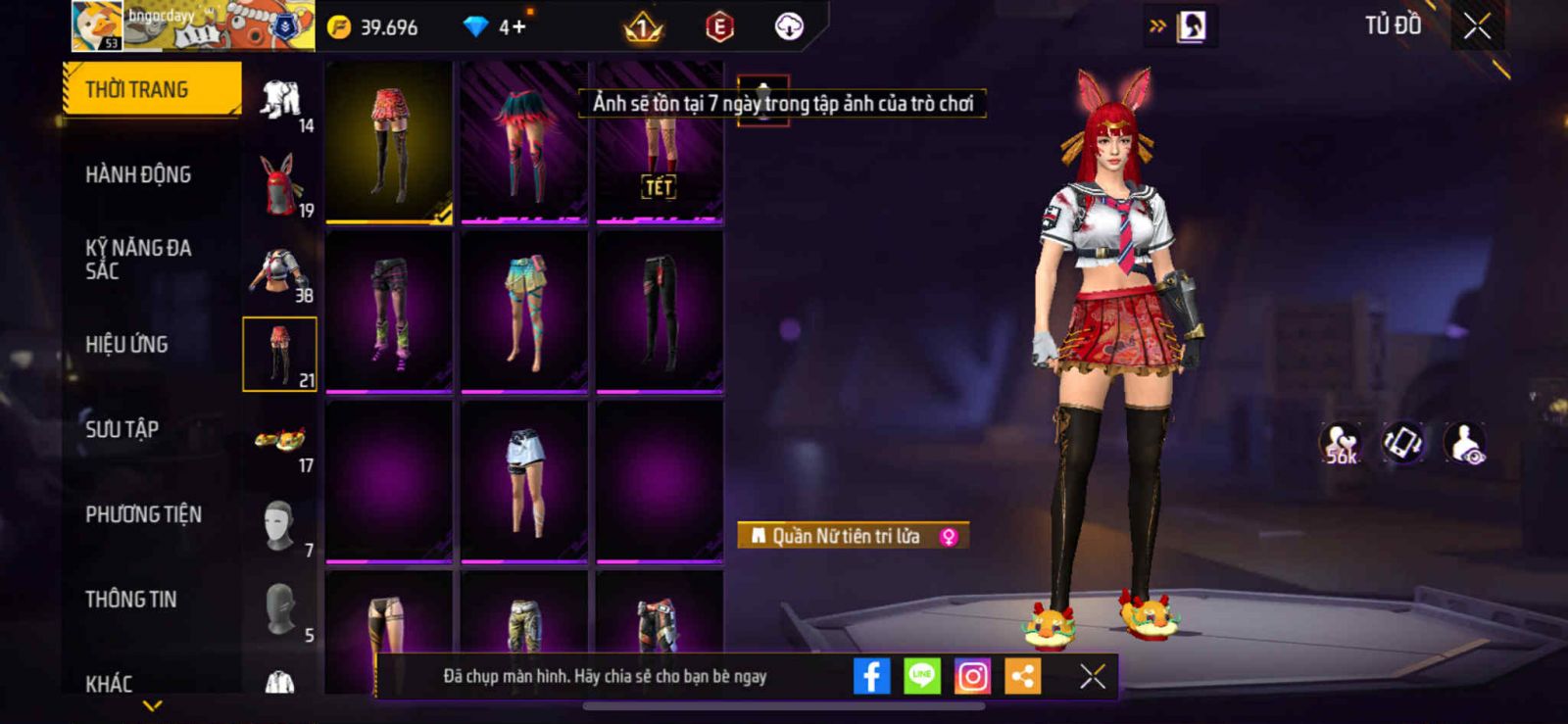Switch to the THÔNG TIN tab
This screenshot has width=1568, height=724.
tap(130, 599)
